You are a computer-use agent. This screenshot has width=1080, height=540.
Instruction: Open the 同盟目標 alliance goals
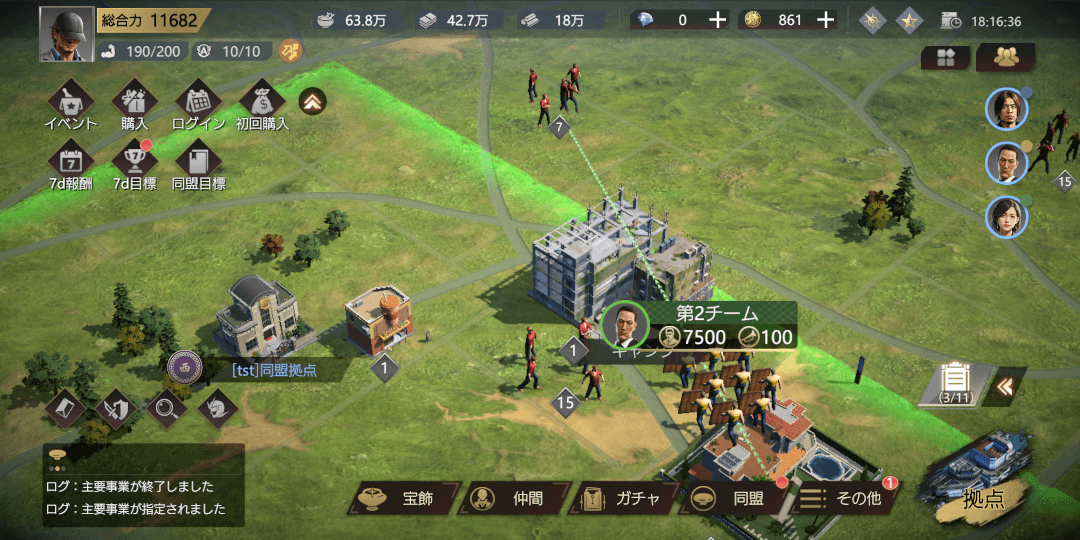pos(198,164)
